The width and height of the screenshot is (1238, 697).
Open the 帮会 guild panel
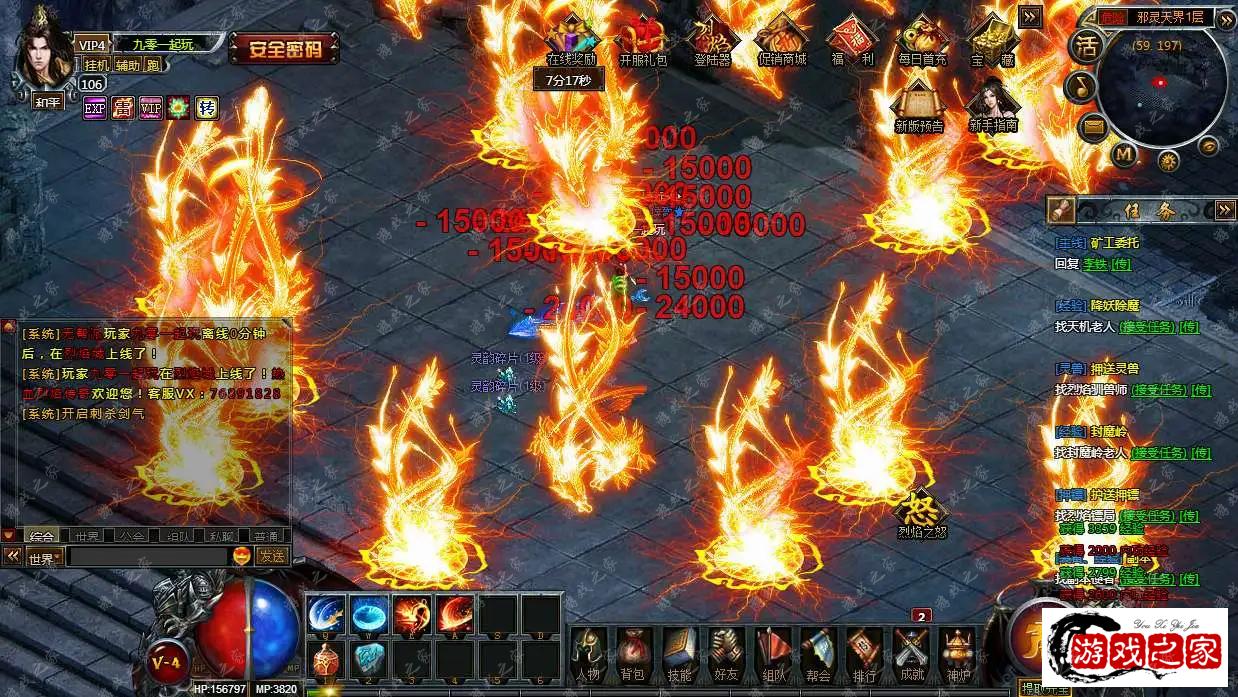pyautogui.click(x=818, y=653)
